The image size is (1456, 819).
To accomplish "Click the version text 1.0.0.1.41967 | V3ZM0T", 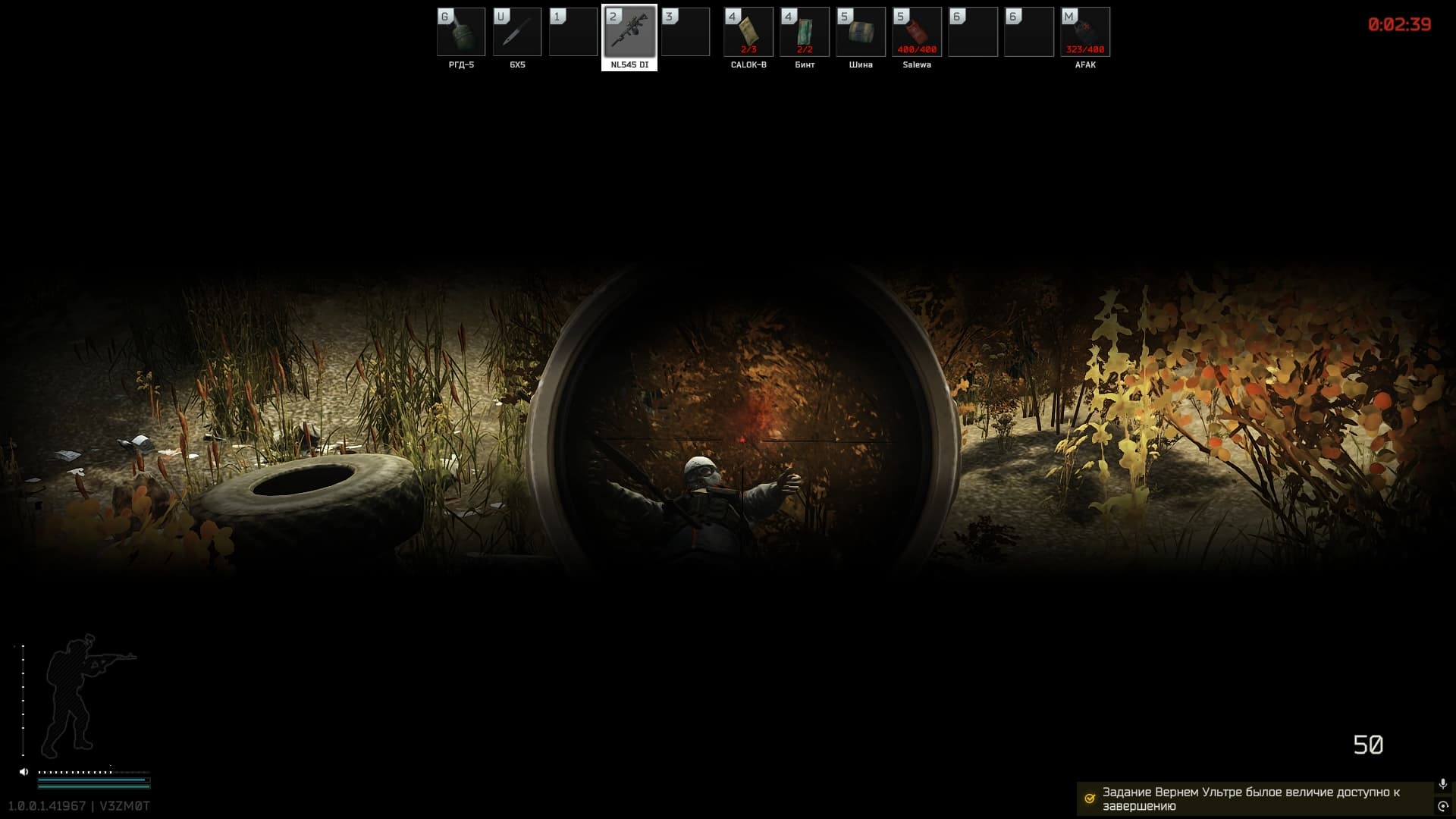I will pos(80,805).
